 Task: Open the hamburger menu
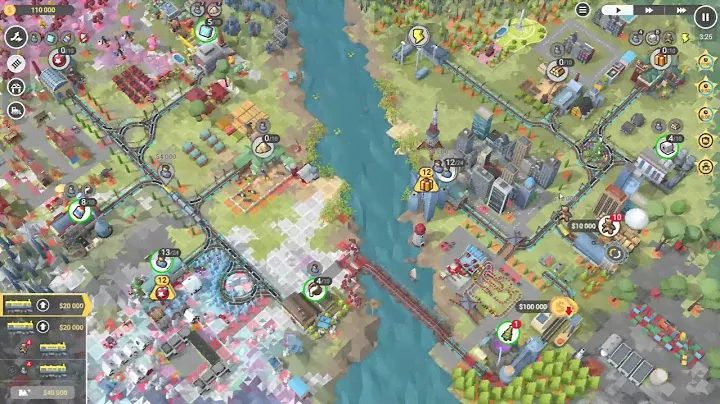pyautogui.click(x=583, y=10)
